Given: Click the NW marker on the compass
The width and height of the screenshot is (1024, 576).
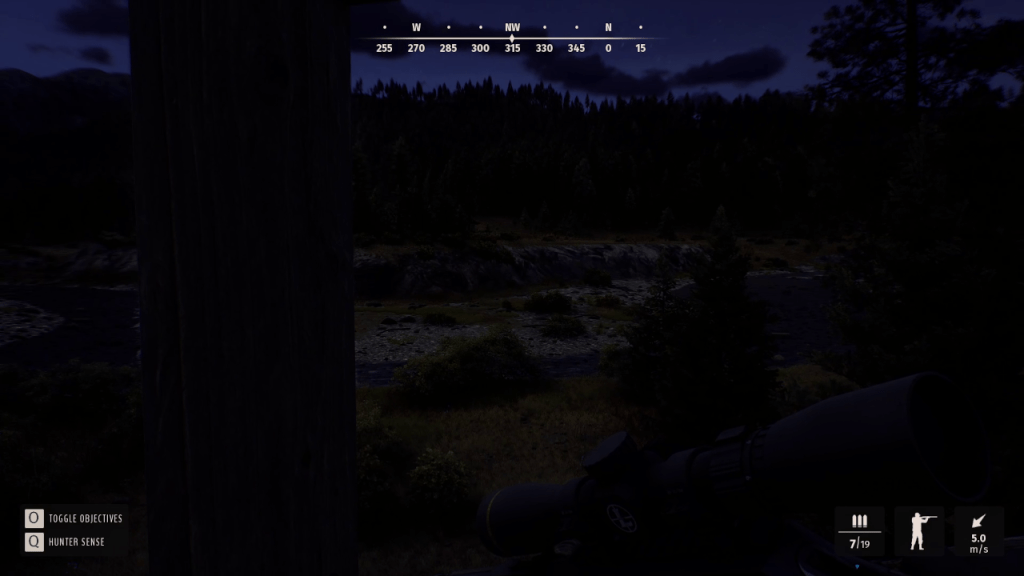Looking at the screenshot, I should pyautogui.click(x=512, y=28).
